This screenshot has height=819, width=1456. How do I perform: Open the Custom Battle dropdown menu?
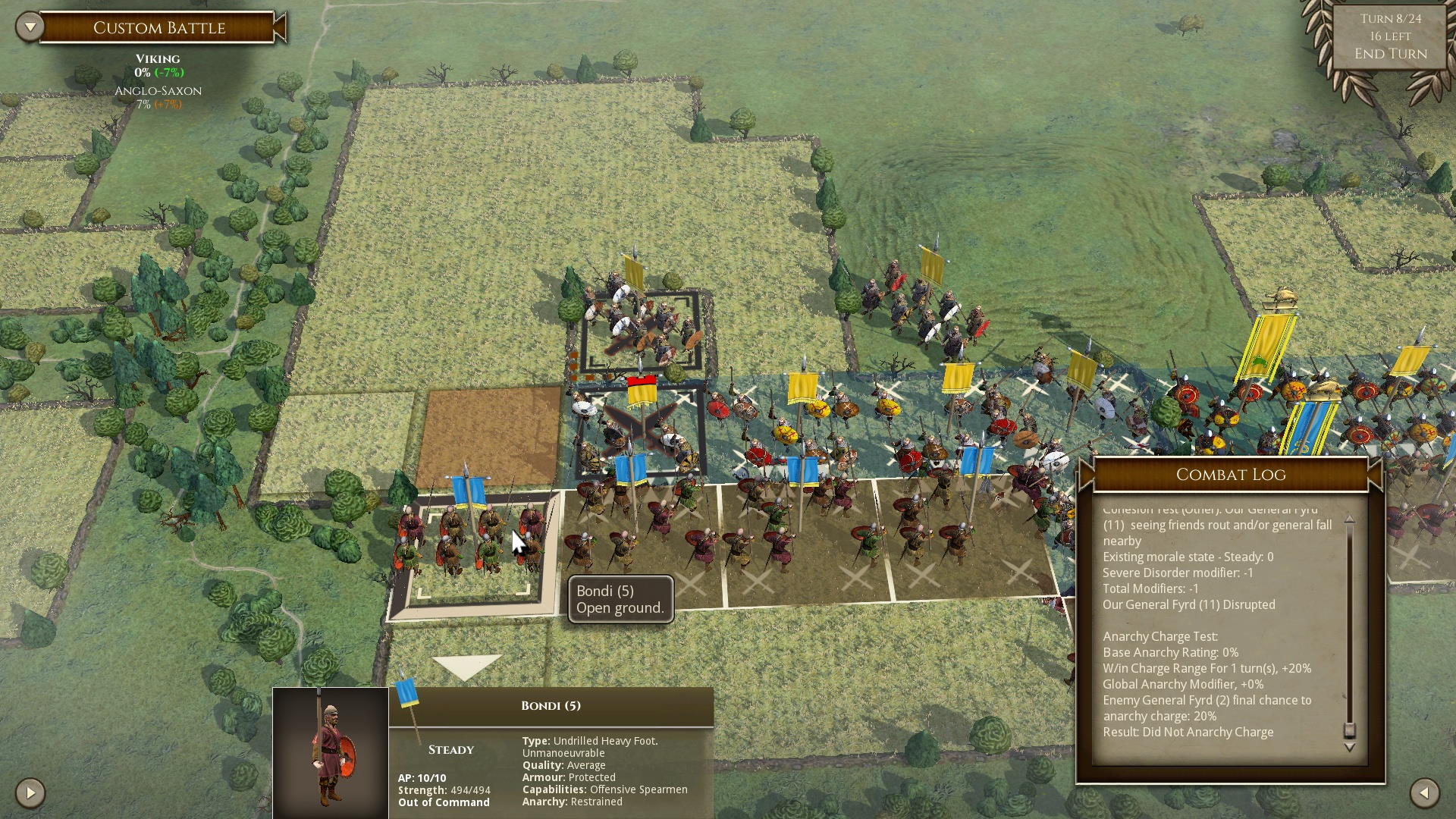point(30,27)
